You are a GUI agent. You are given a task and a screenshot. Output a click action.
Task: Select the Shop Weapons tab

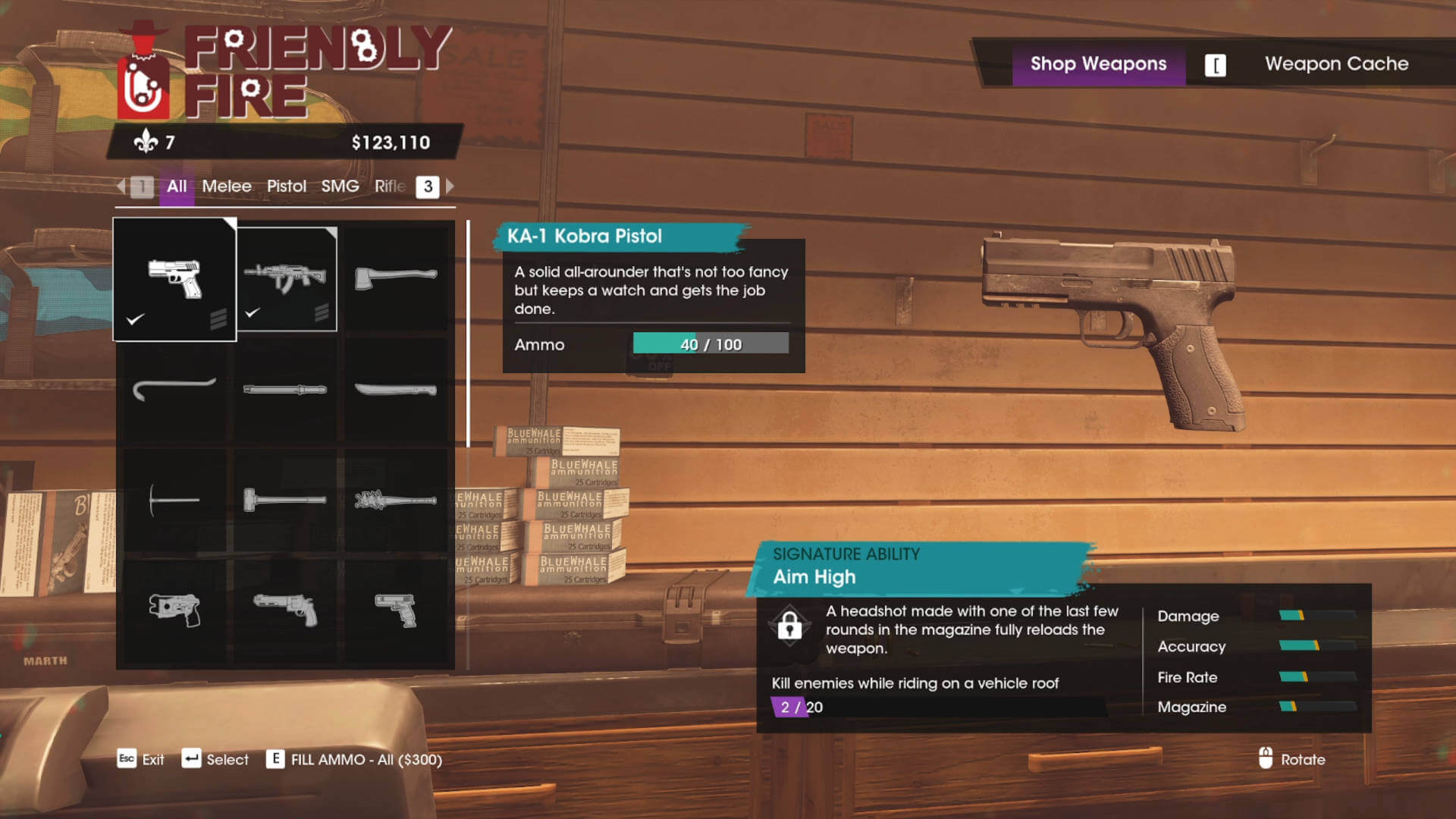point(1098,64)
